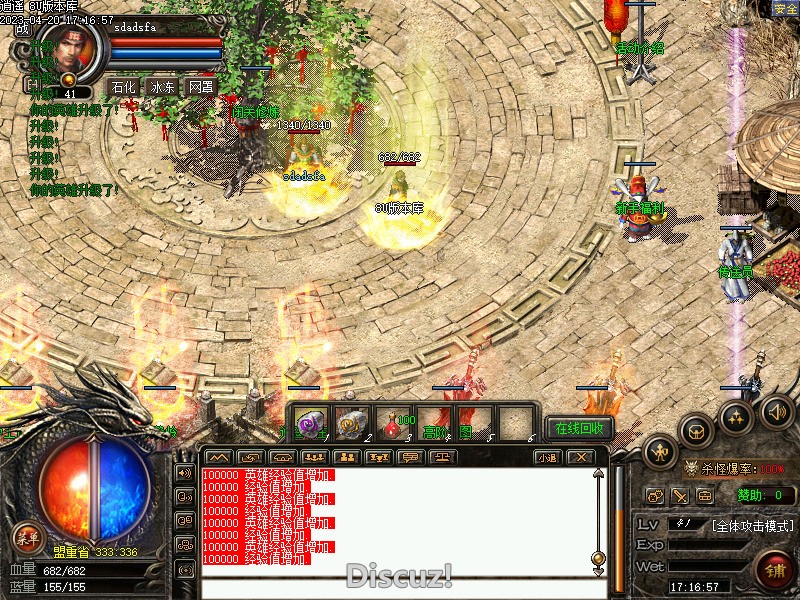This screenshot has width=800, height=600.
Task: Toggle sound with the round speaker icon
Action: [776, 410]
